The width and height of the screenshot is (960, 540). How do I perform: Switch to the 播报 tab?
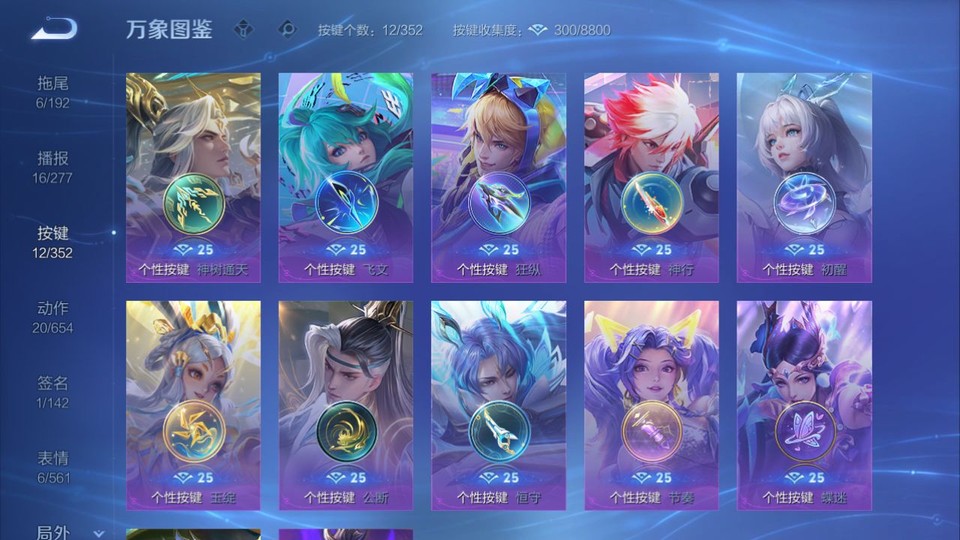coord(53,166)
